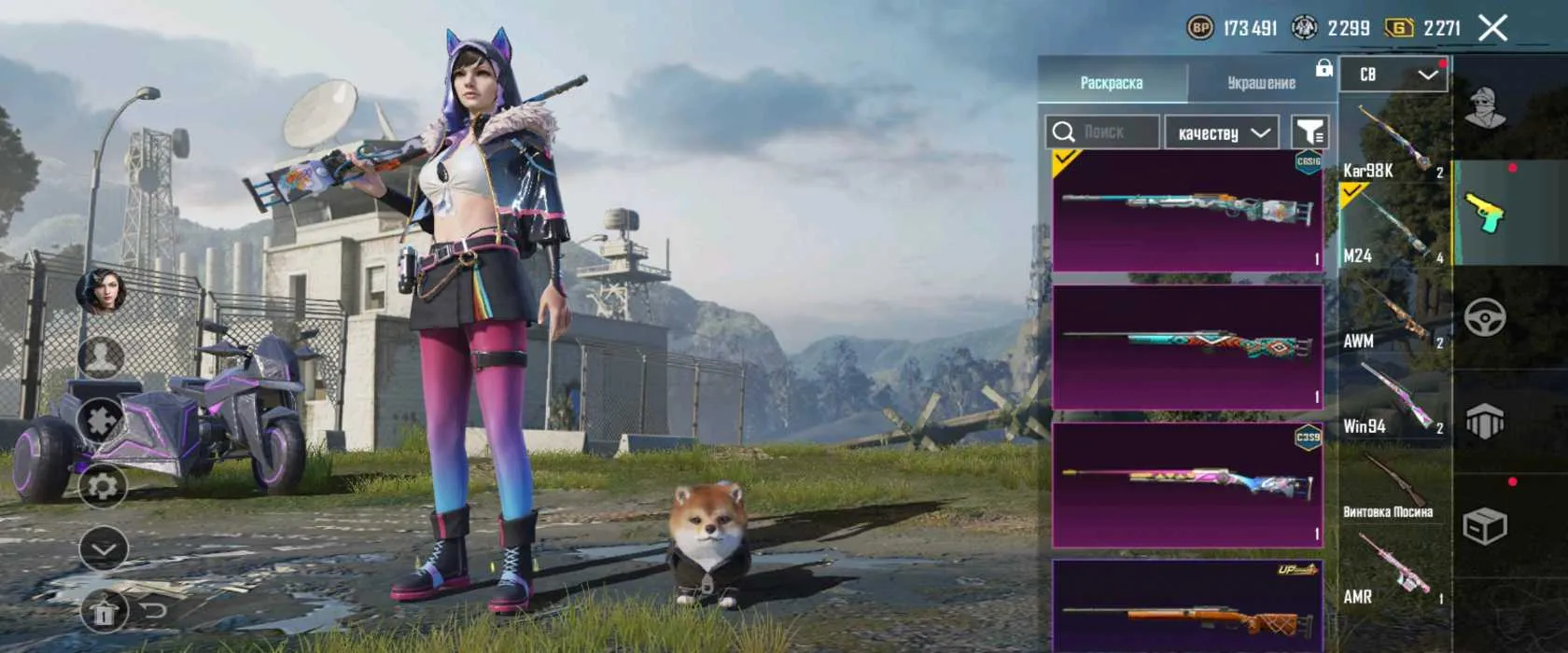Image resolution: width=1568 pixels, height=653 pixels.
Task: Open the AMR weapon entry
Action: click(x=1393, y=569)
